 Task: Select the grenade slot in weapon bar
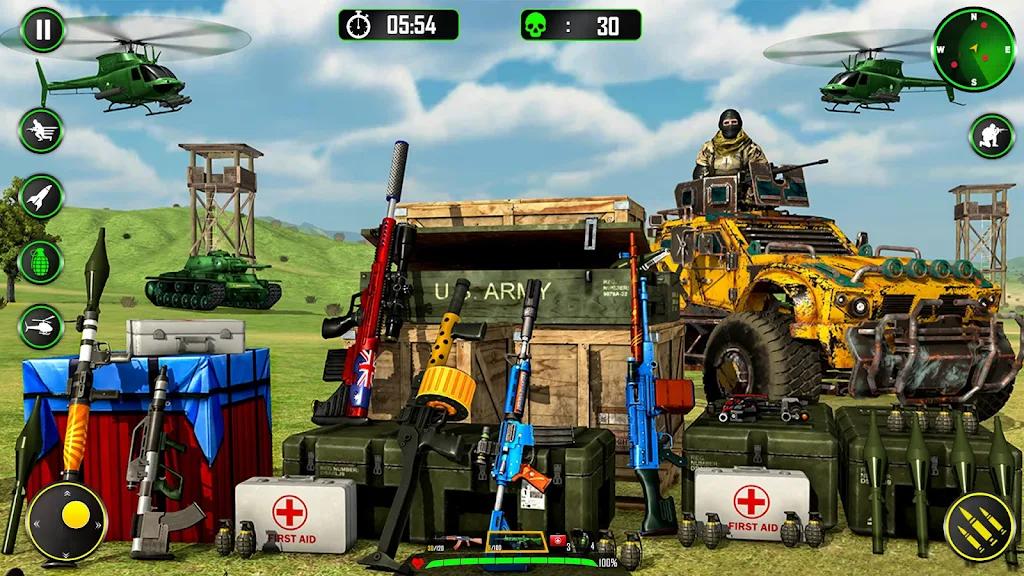[x=581, y=542]
